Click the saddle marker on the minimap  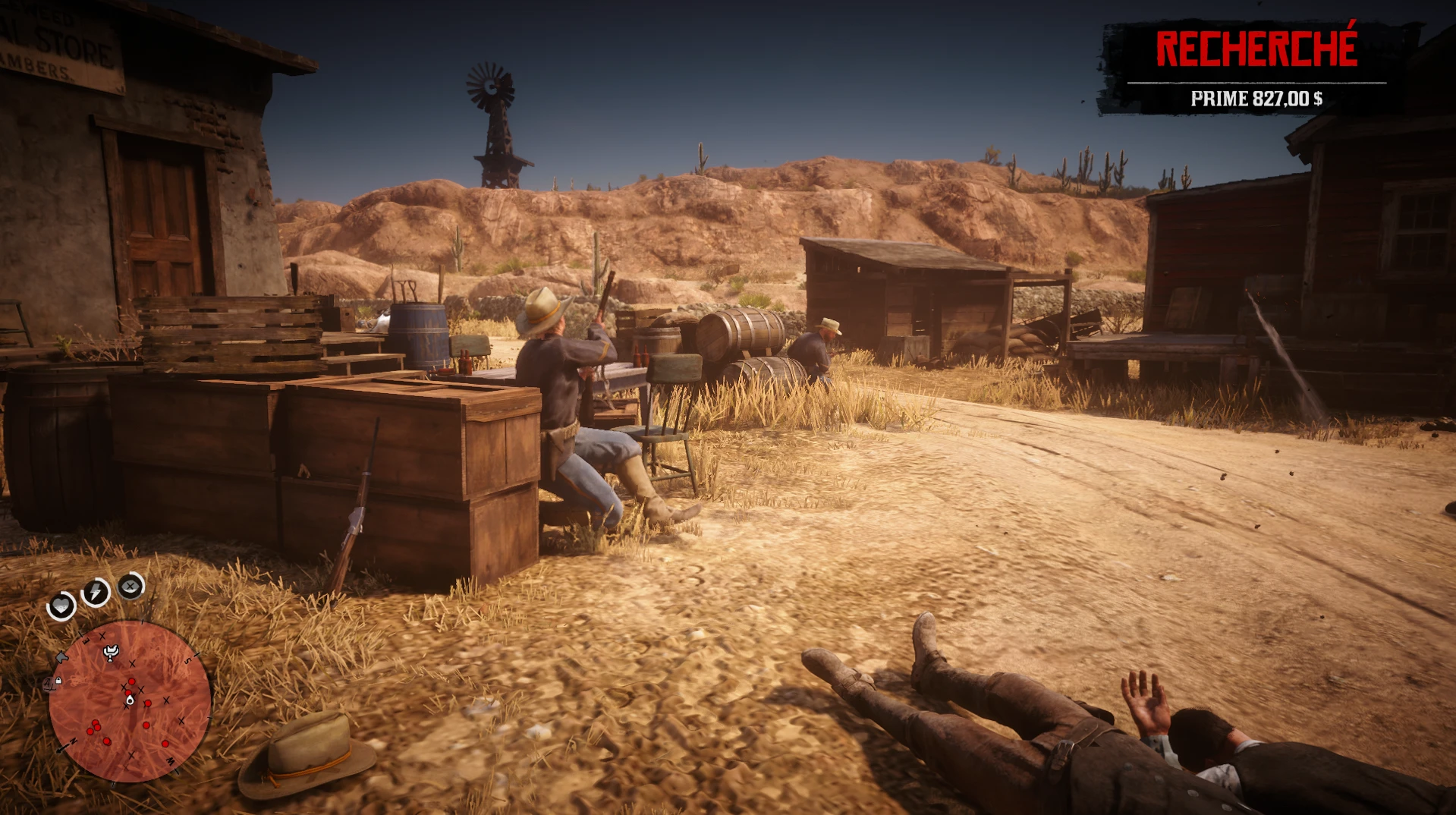coord(112,652)
